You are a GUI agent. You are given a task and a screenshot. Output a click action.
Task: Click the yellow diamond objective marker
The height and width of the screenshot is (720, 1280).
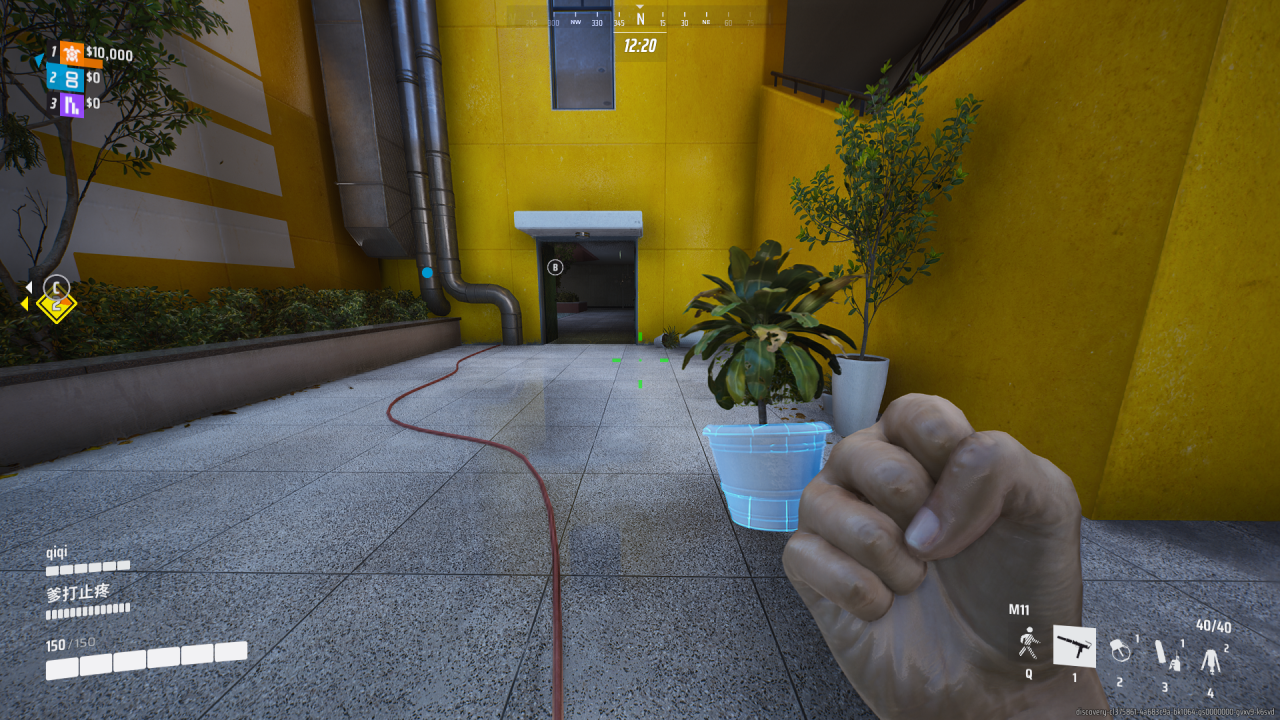56,304
